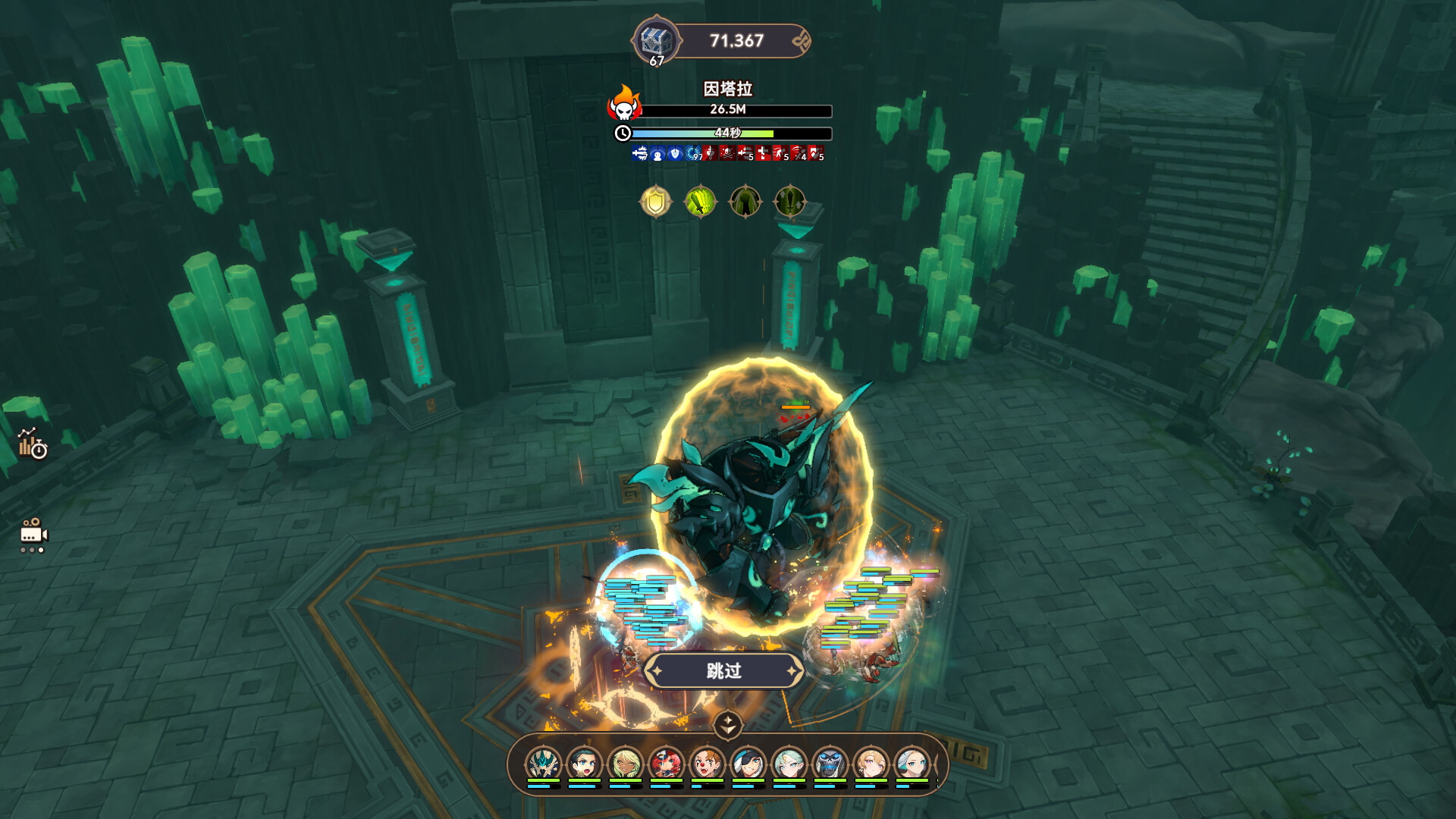Toggle the camera view icon
Viewport: 1456px width, 819px height.
(x=33, y=535)
